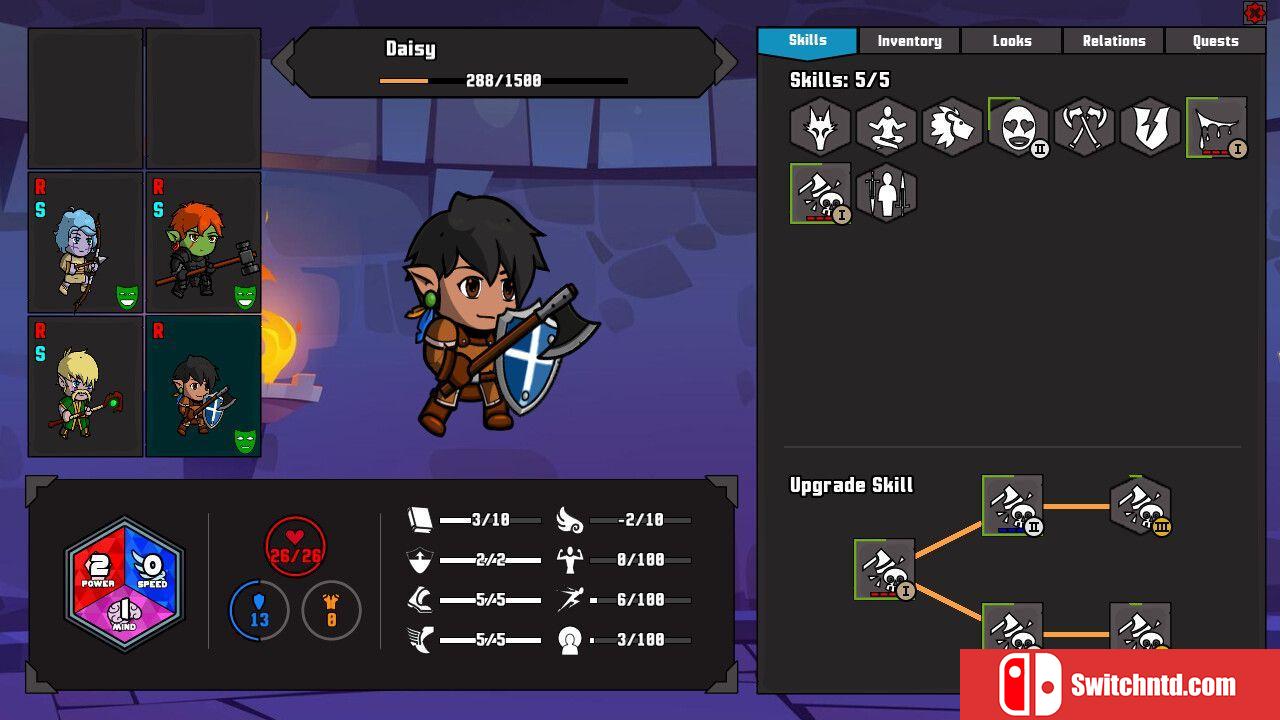This screenshot has width=1280, height=720.
Task: Switch to the Skills tab
Action: click(x=807, y=41)
